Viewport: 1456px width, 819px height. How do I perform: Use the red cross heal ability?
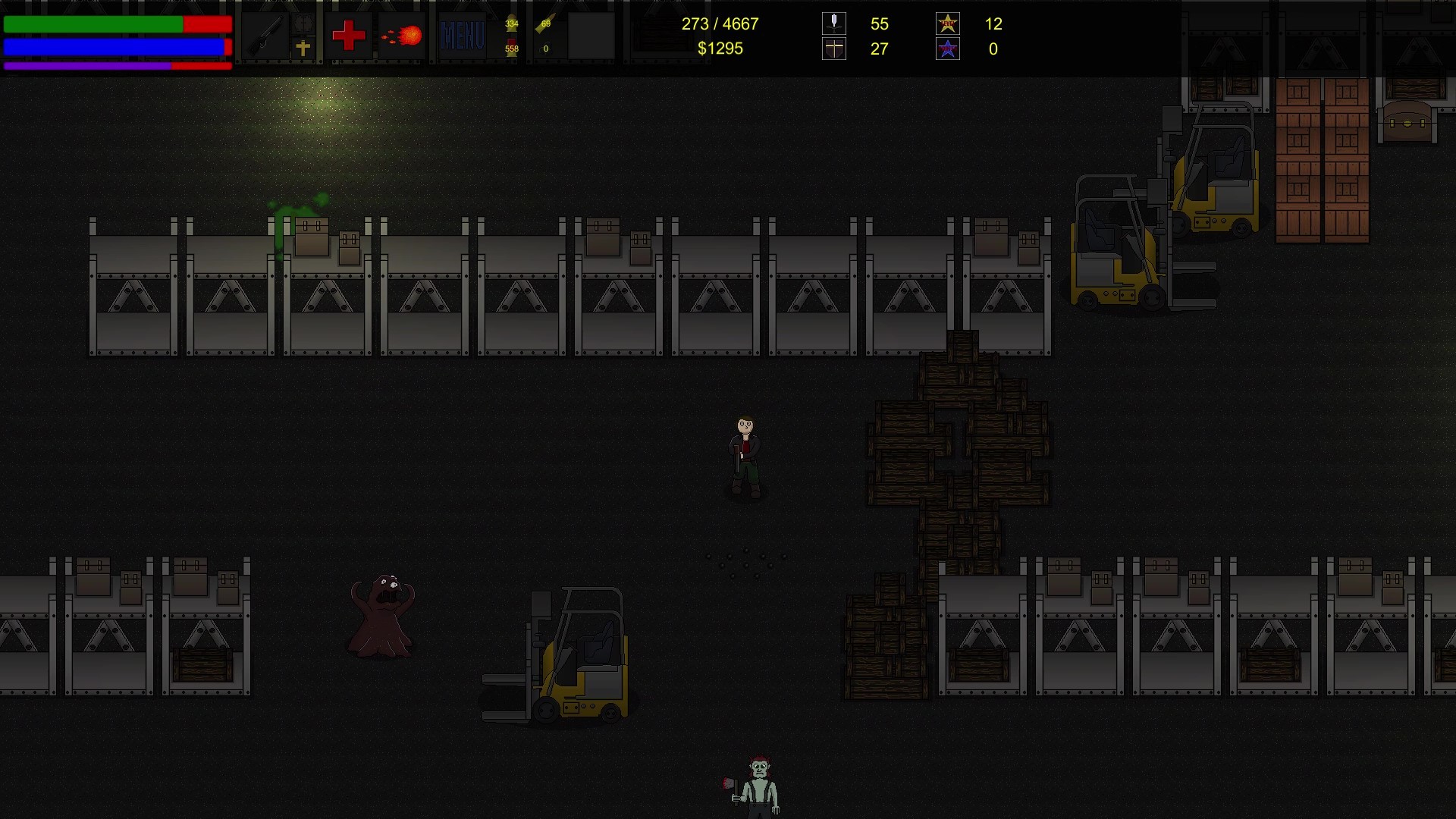(x=349, y=36)
